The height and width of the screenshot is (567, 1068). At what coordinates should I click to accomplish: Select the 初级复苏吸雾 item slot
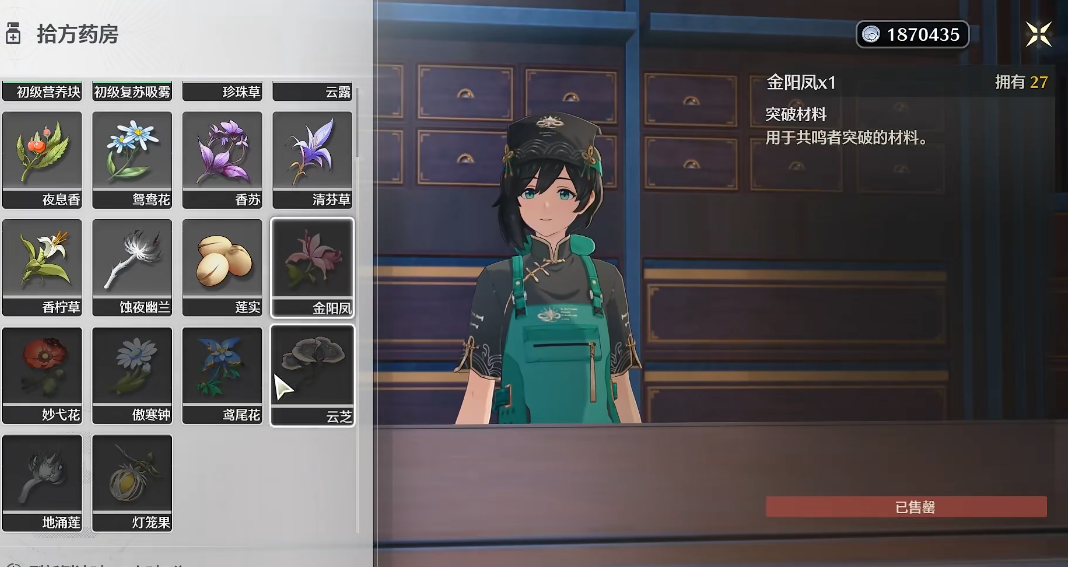click(x=132, y=91)
